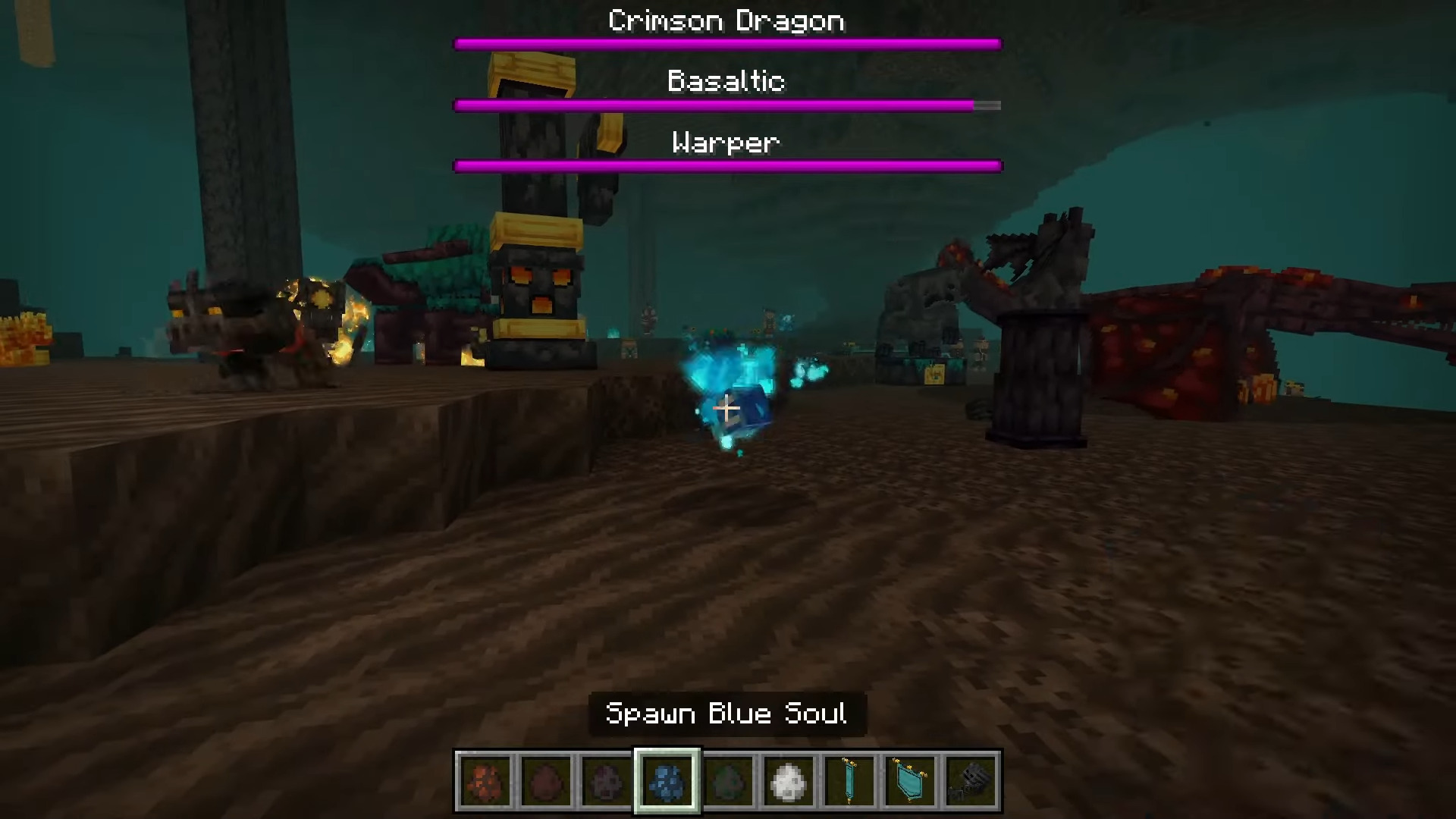Select the dark red spawn egg slot

click(546, 781)
